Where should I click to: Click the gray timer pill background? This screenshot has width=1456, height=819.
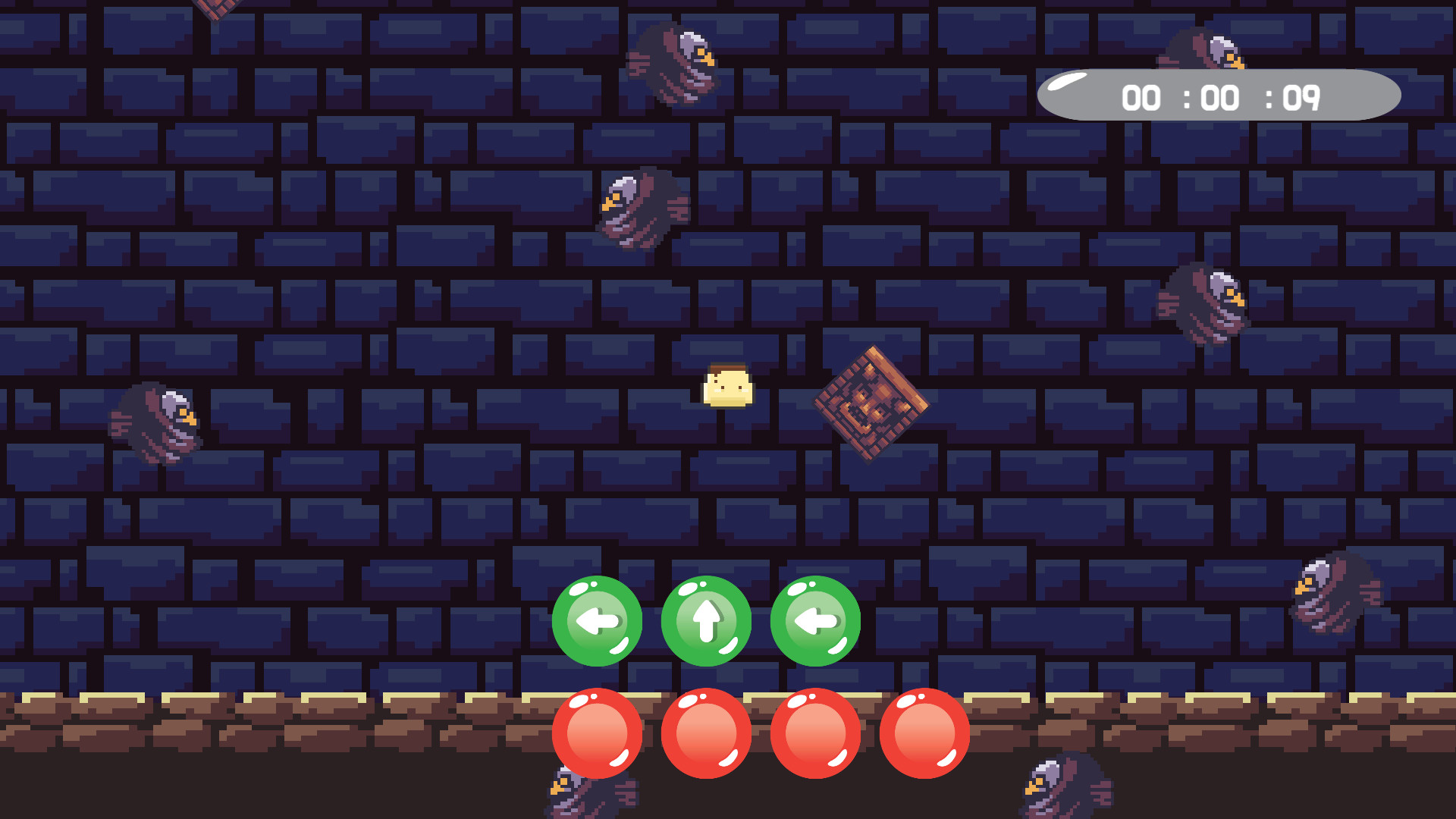(x=1221, y=95)
